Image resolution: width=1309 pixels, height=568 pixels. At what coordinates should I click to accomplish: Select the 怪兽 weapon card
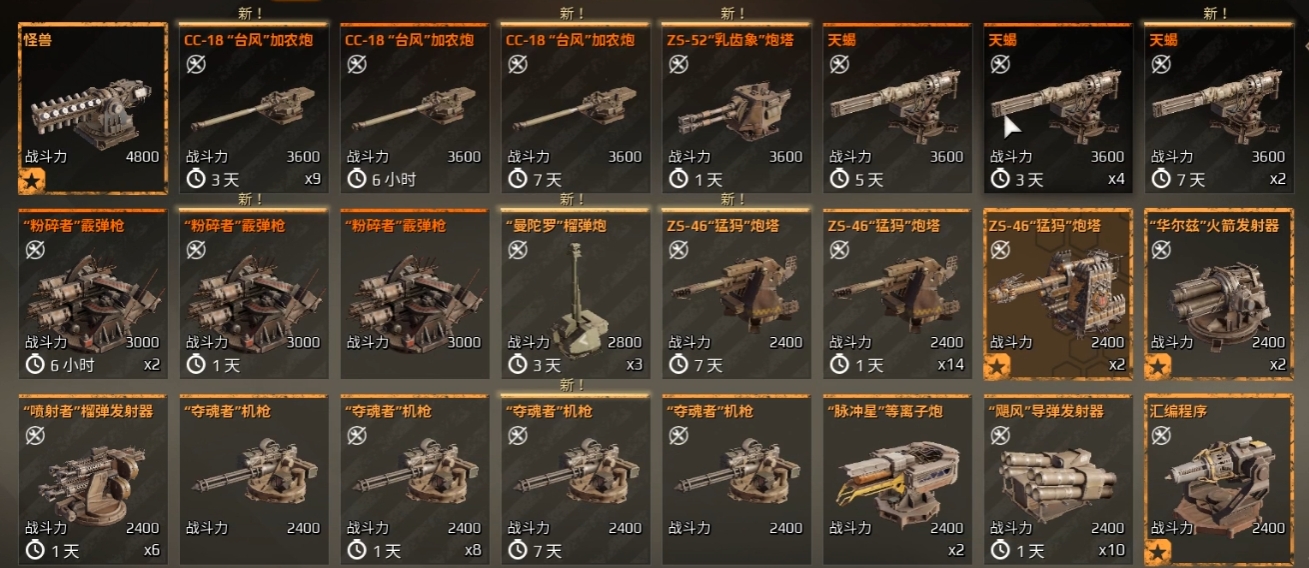click(93, 108)
